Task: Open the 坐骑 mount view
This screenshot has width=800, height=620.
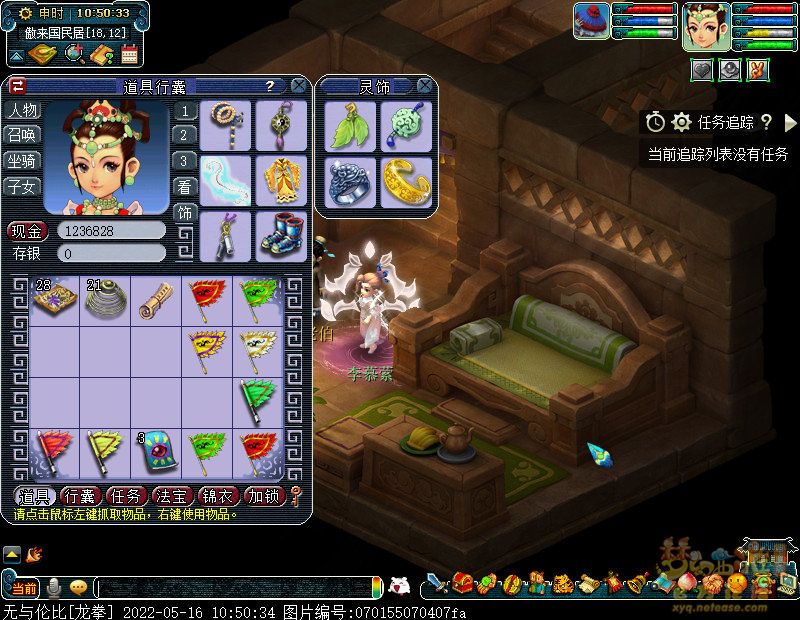Action: tap(22, 160)
